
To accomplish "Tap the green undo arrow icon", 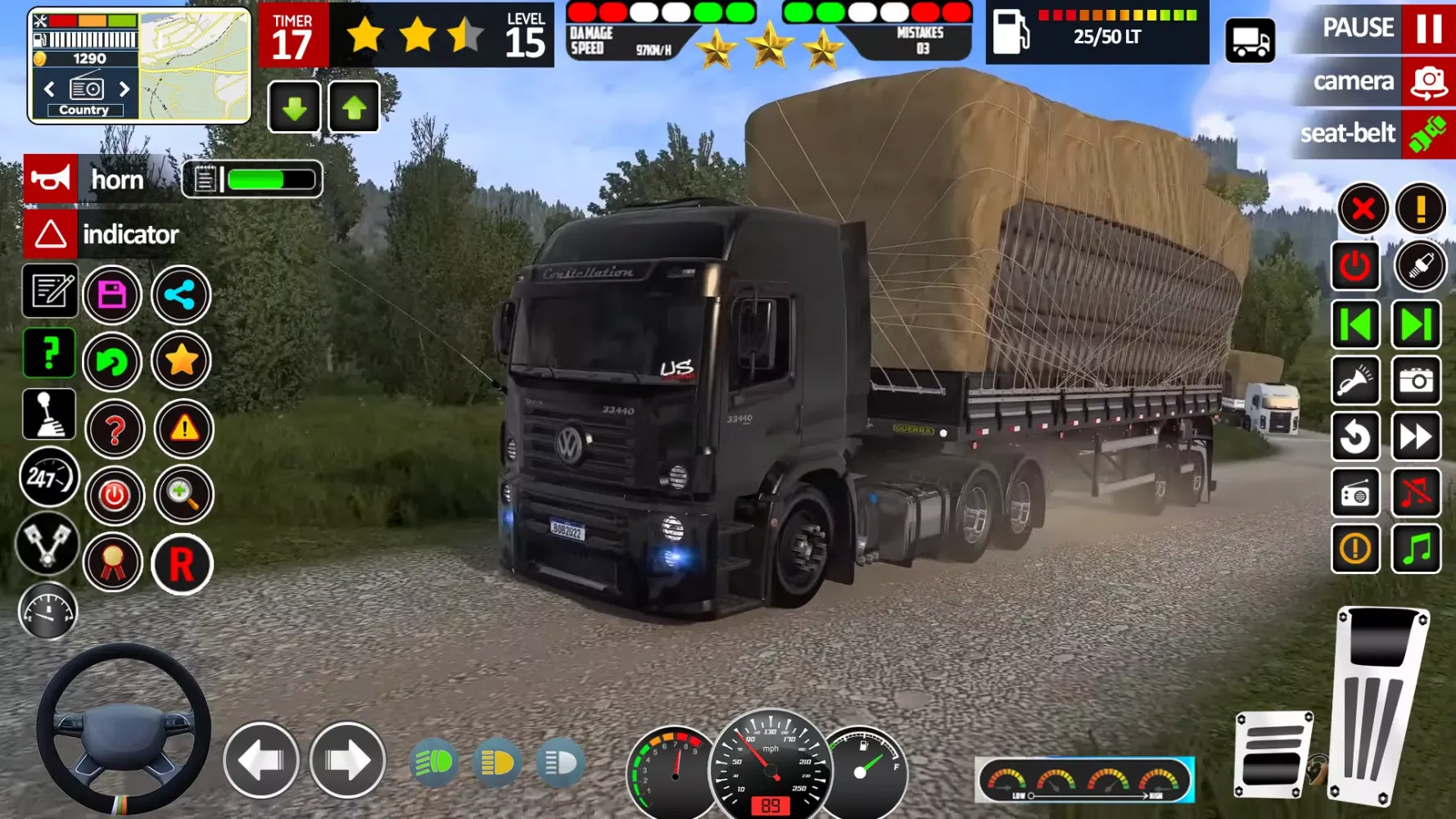I will click(x=113, y=361).
